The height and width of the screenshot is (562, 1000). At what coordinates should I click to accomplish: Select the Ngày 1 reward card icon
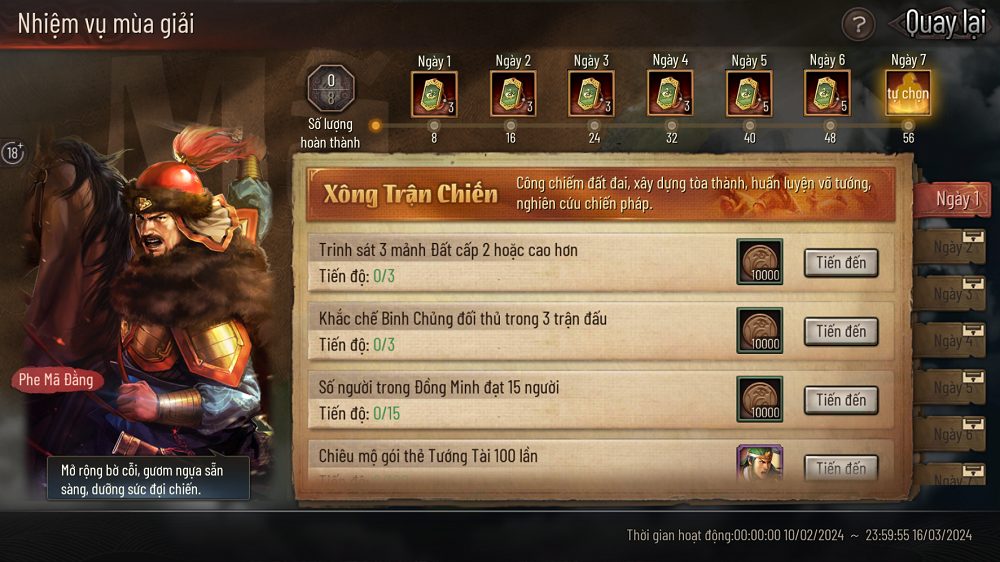point(434,94)
